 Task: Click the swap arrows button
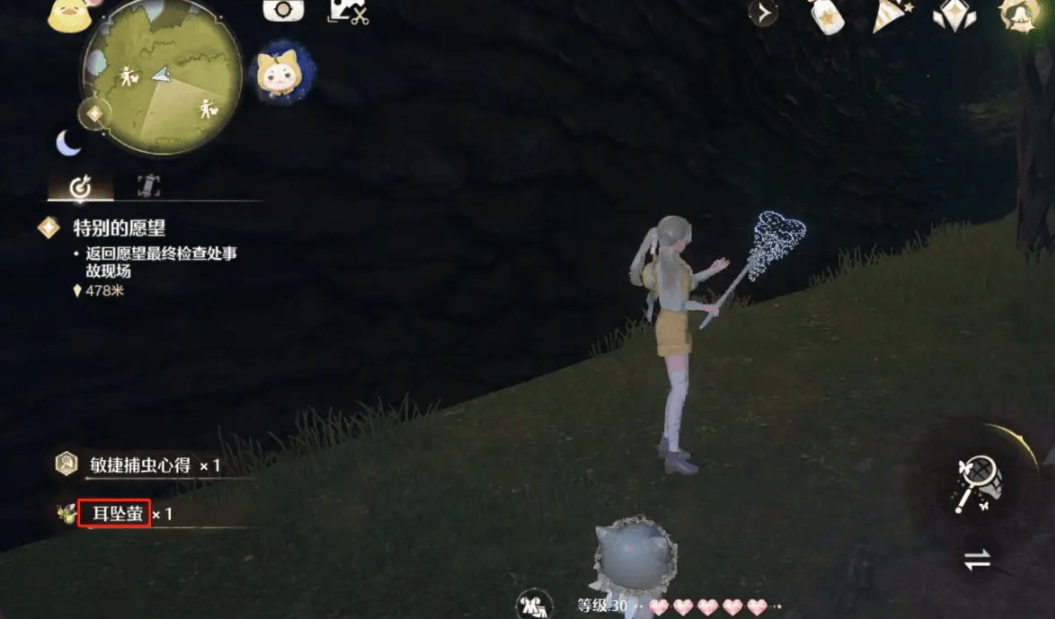coord(976,560)
